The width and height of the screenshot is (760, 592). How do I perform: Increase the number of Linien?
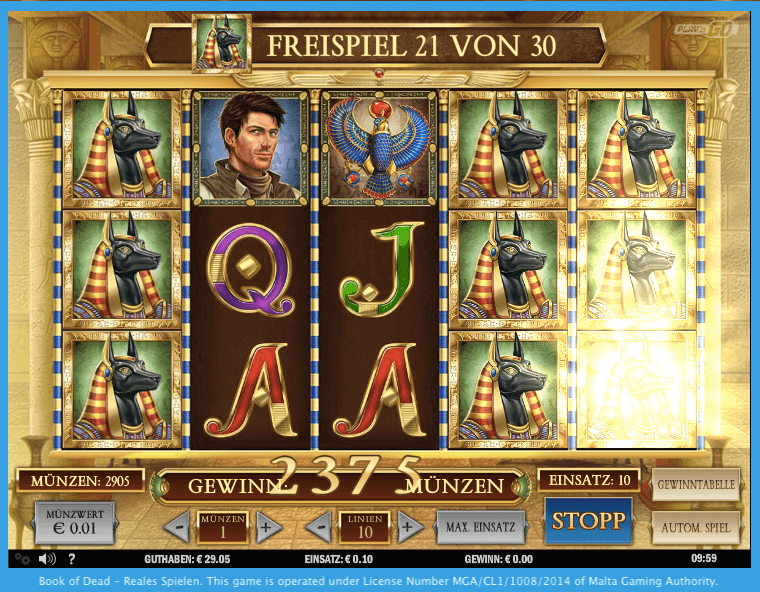(407, 526)
